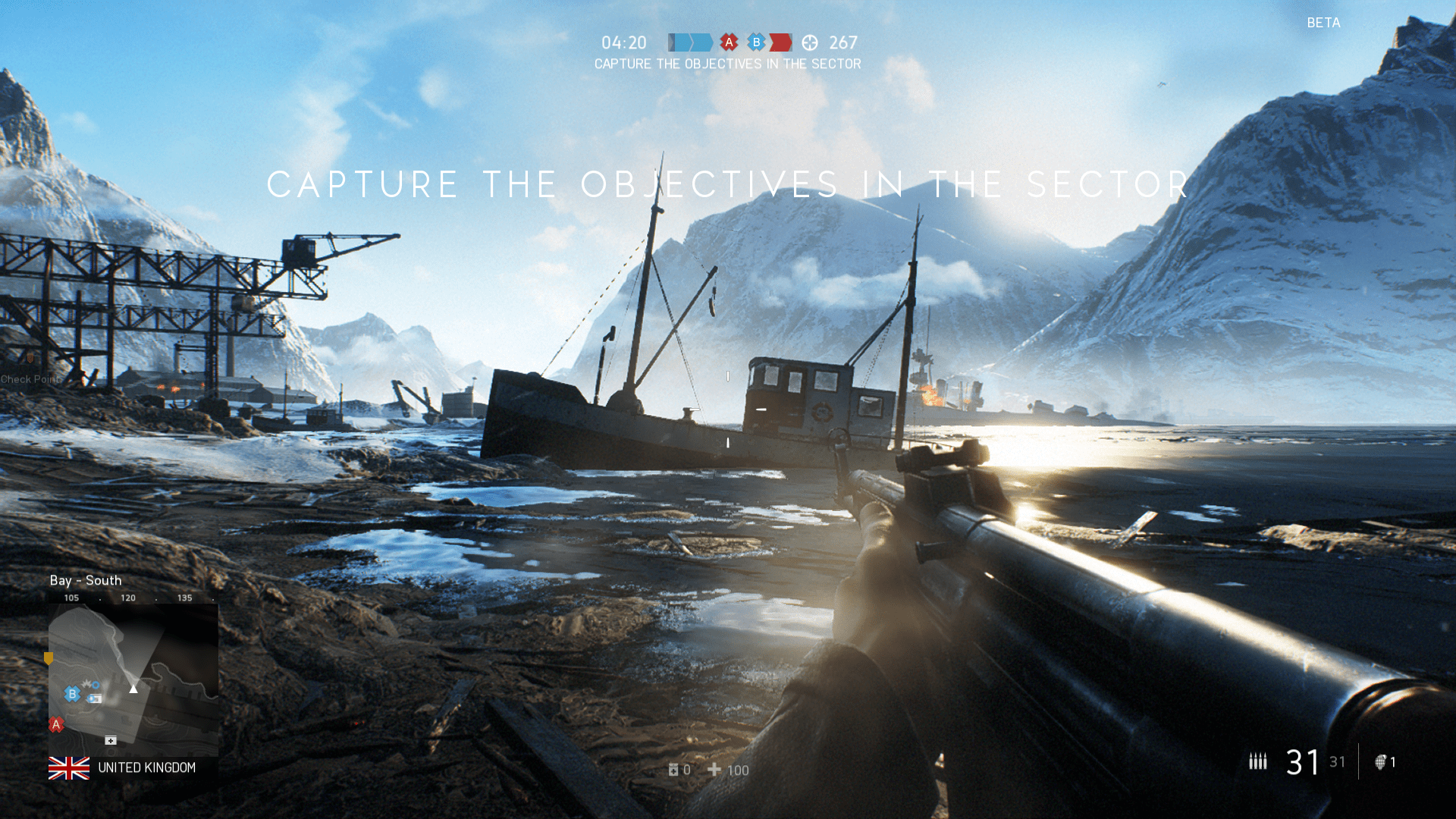Select objective B icon in the top bar
The height and width of the screenshot is (819, 1456).
click(x=757, y=43)
